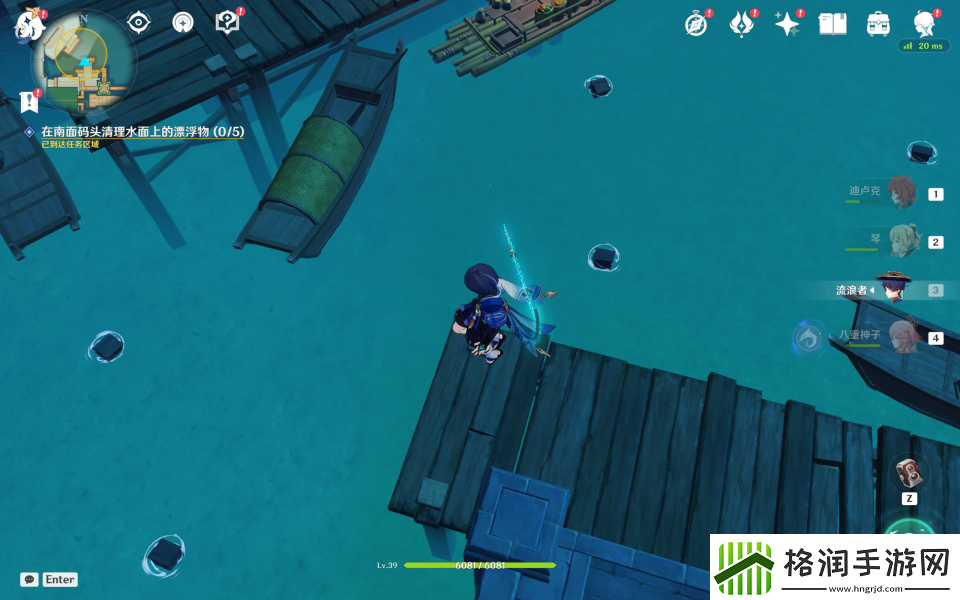Open the adventurer handbook book icon
This screenshot has height=600, width=960.
click(832, 24)
